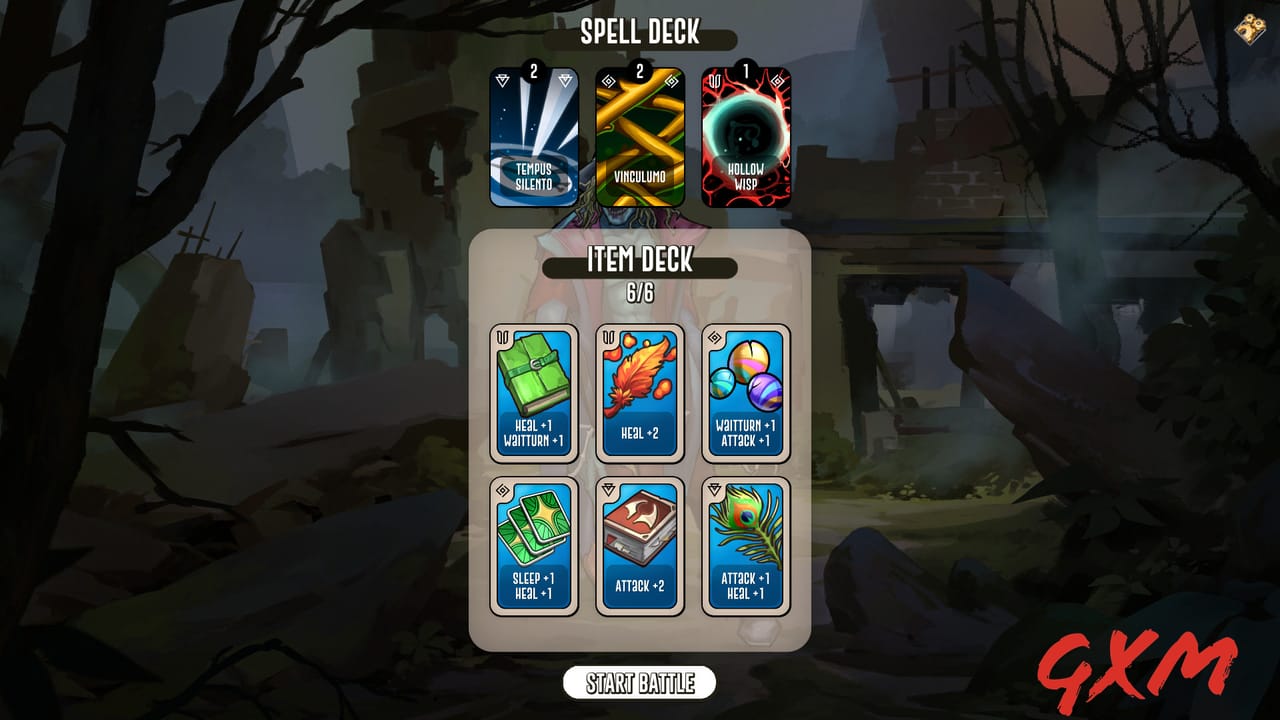Click the count badge on Tempus Silento
The height and width of the screenshot is (720, 1280).
534,71
